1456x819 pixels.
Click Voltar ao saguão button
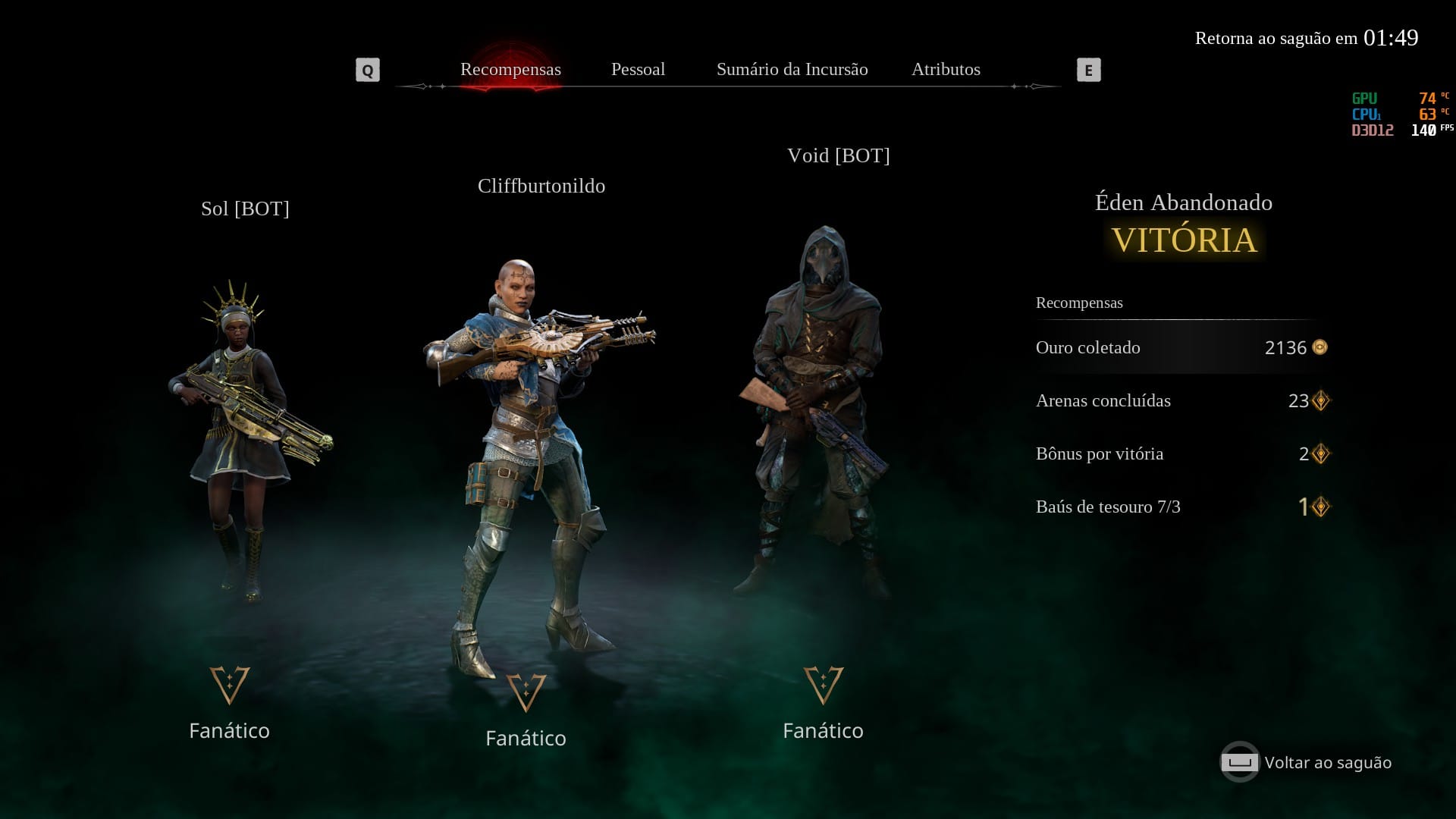1307,762
